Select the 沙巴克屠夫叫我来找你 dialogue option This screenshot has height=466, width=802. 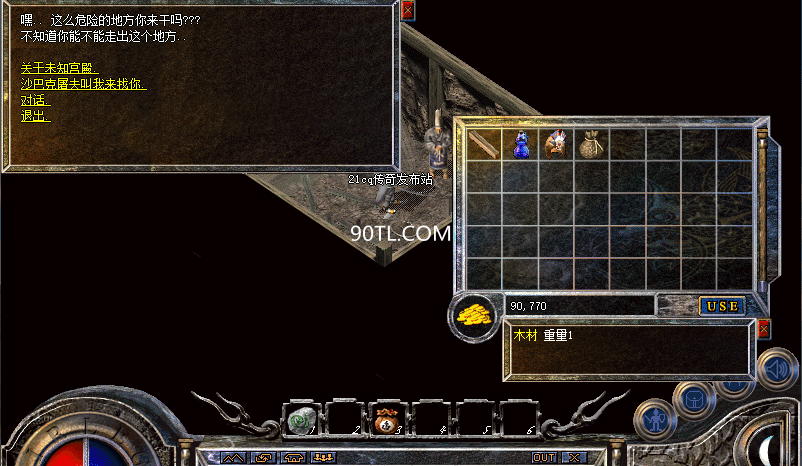(x=84, y=84)
